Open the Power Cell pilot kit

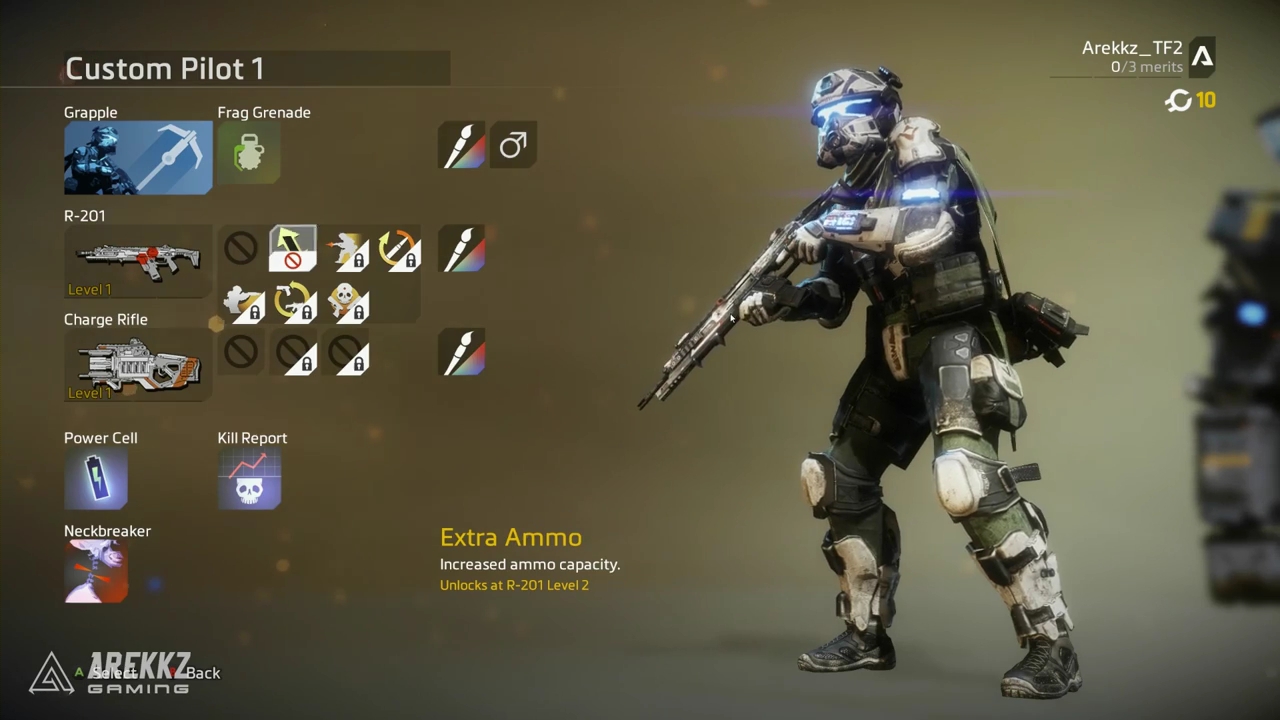click(96, 478)
